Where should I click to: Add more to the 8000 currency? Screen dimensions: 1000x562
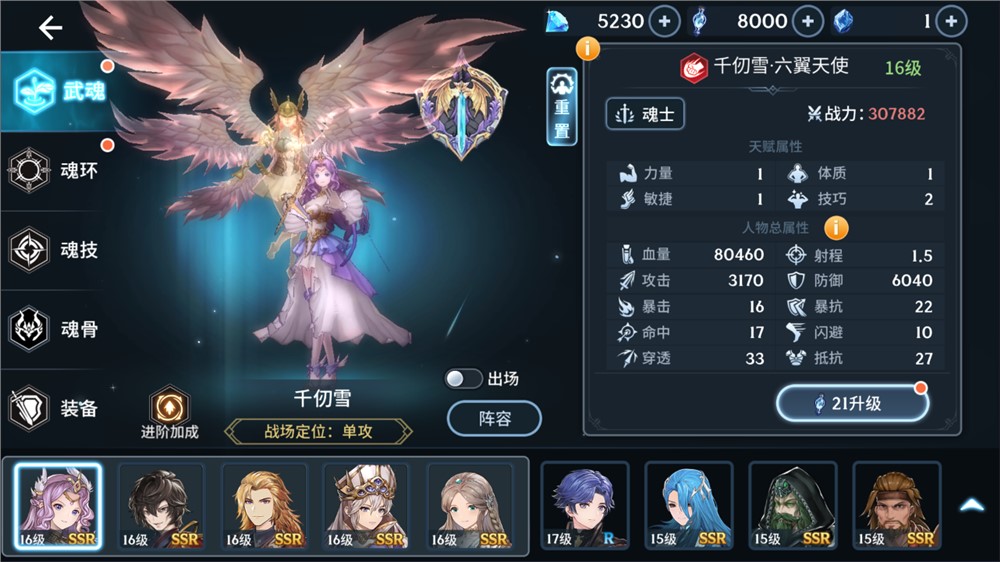[x=808, y=20]
